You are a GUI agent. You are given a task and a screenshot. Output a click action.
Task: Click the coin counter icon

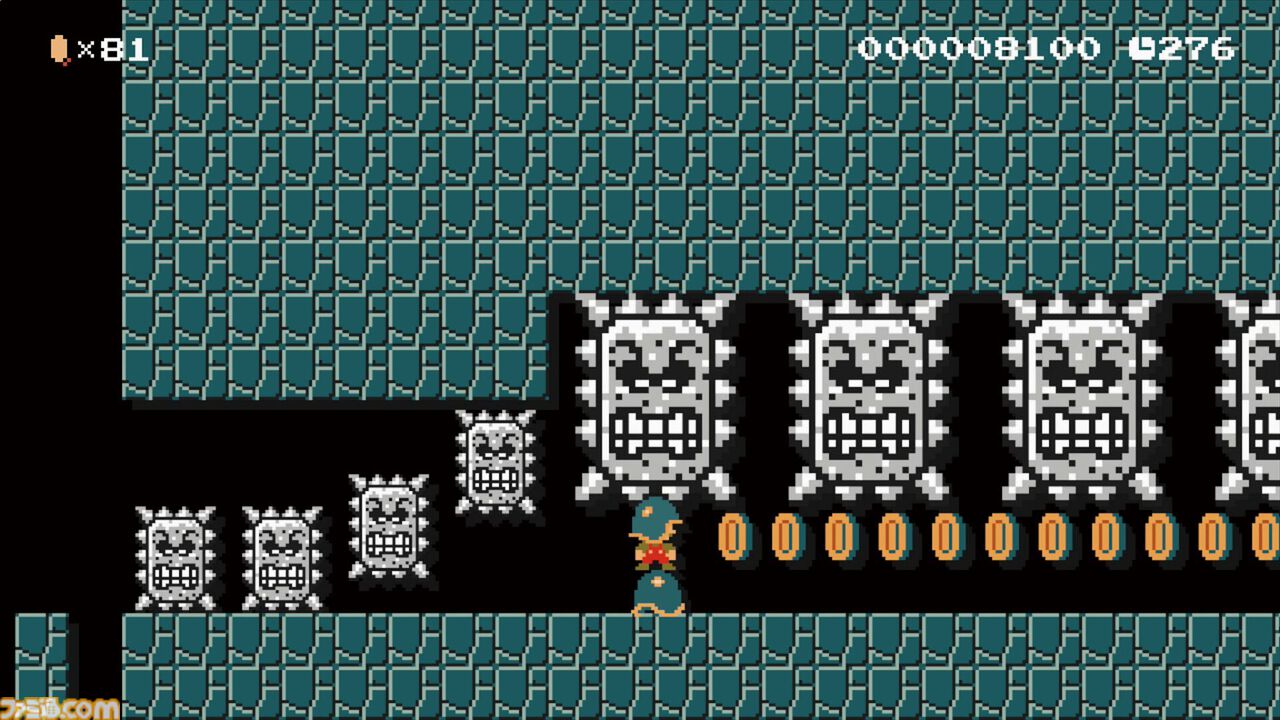57,46
